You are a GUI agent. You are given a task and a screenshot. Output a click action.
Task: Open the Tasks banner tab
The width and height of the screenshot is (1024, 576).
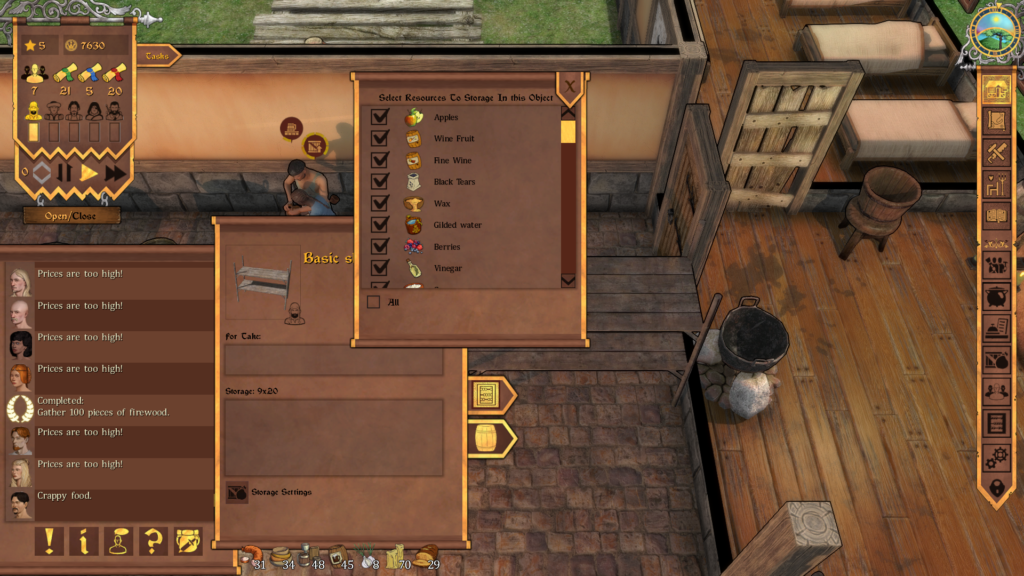click(x=158, y=56)
